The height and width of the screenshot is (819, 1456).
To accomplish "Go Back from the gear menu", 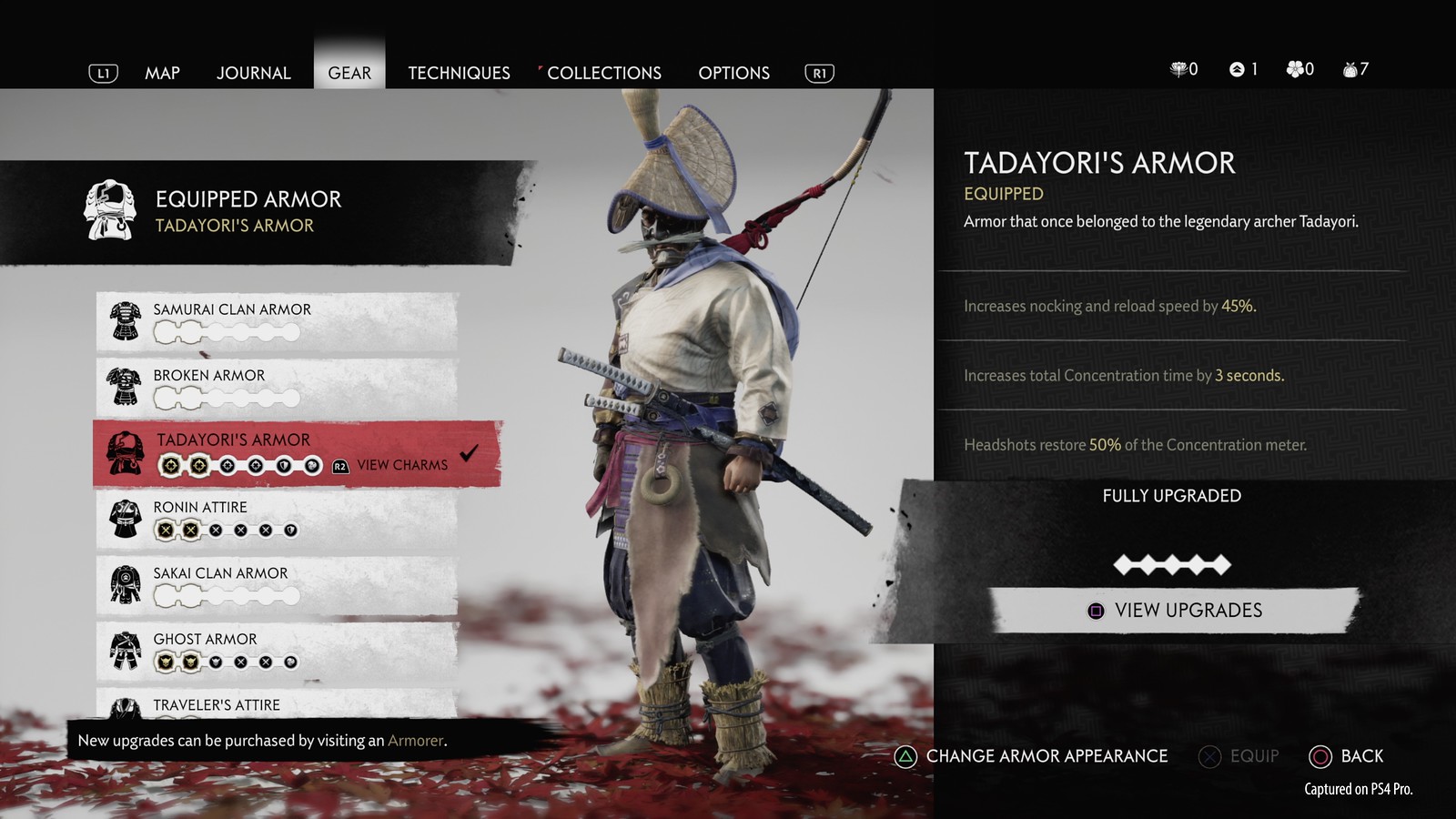I will tap(1346, 756).
